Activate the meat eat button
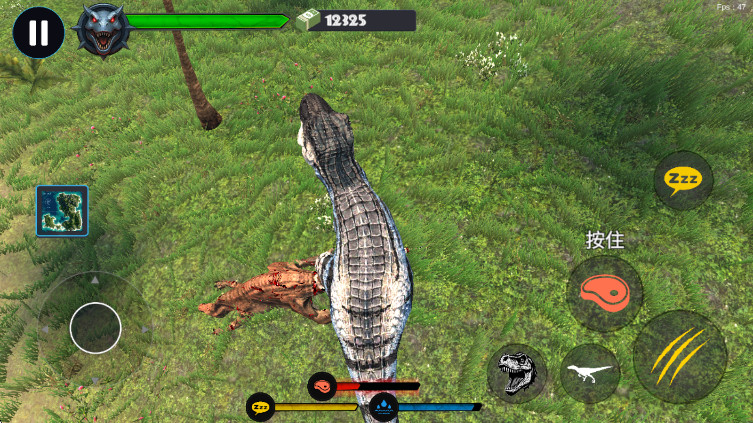 point(604,293)
